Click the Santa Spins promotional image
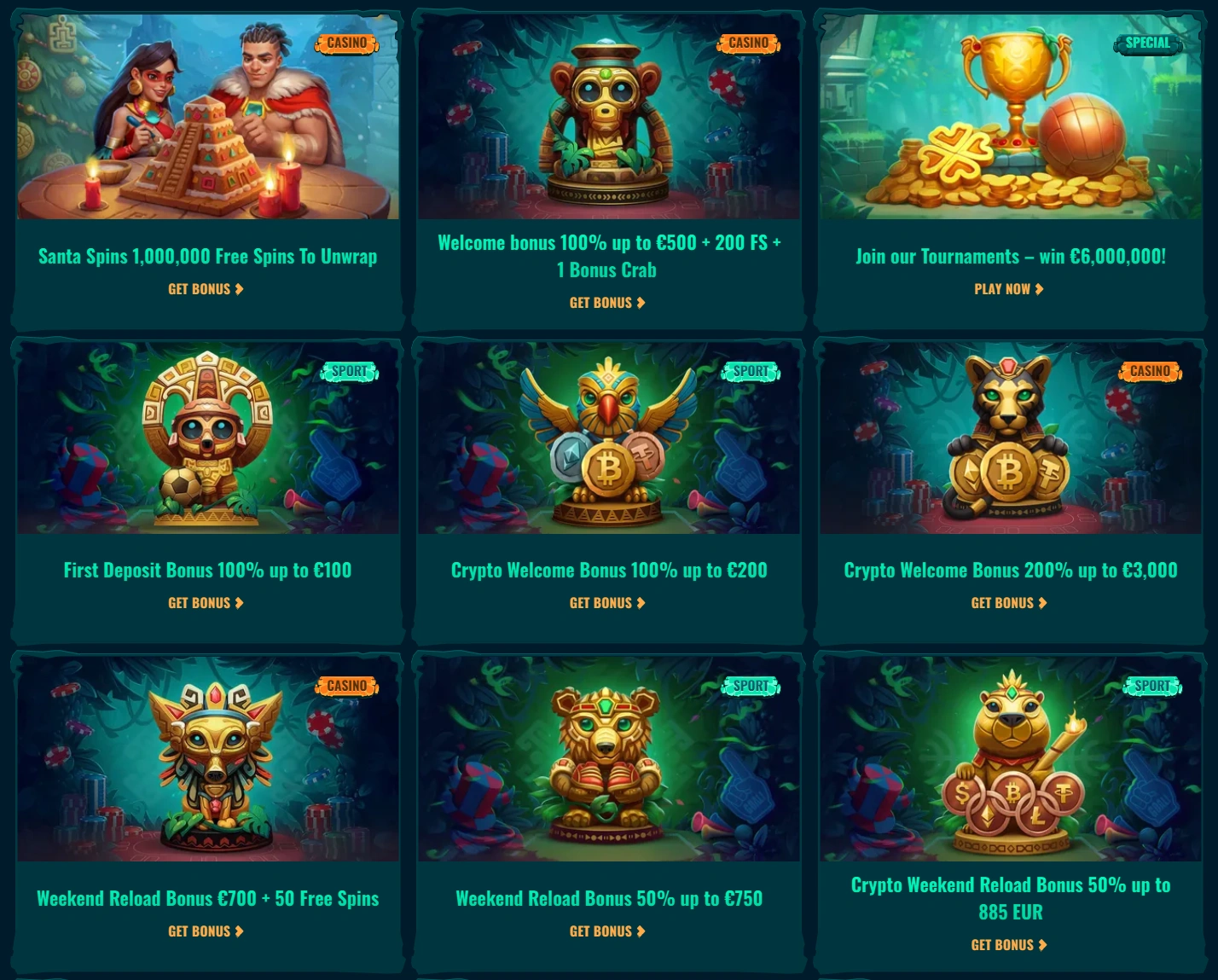 (207, 116)
